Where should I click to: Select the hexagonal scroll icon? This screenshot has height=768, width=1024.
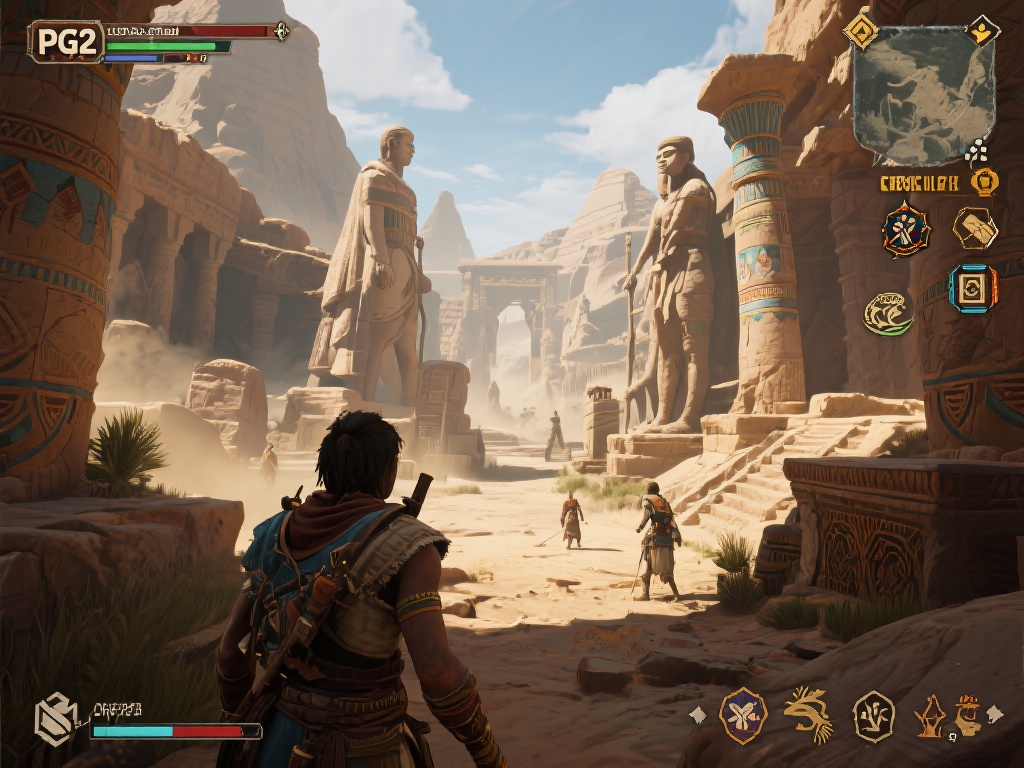[974, 229]
